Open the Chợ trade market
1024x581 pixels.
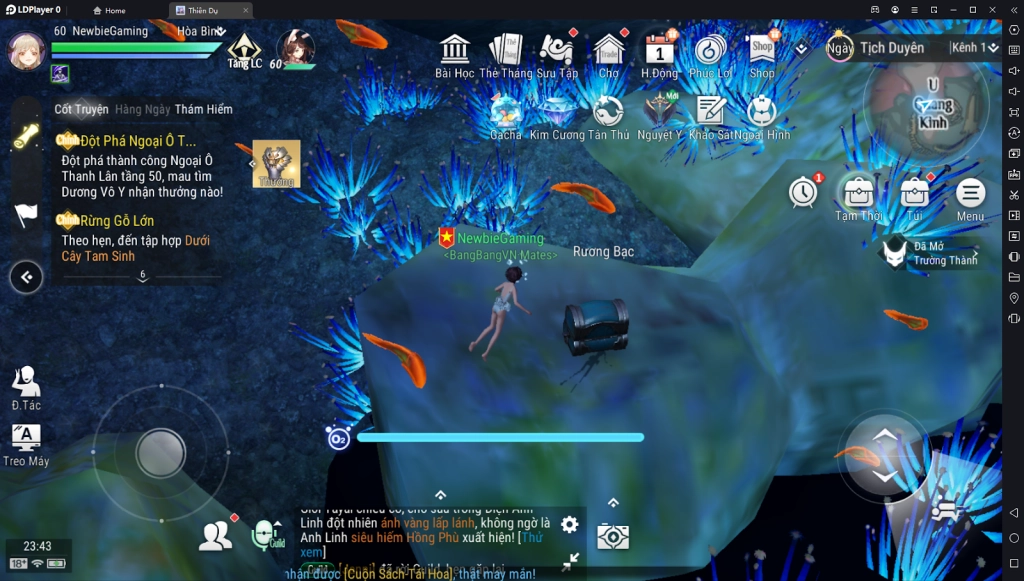[608, 51]
